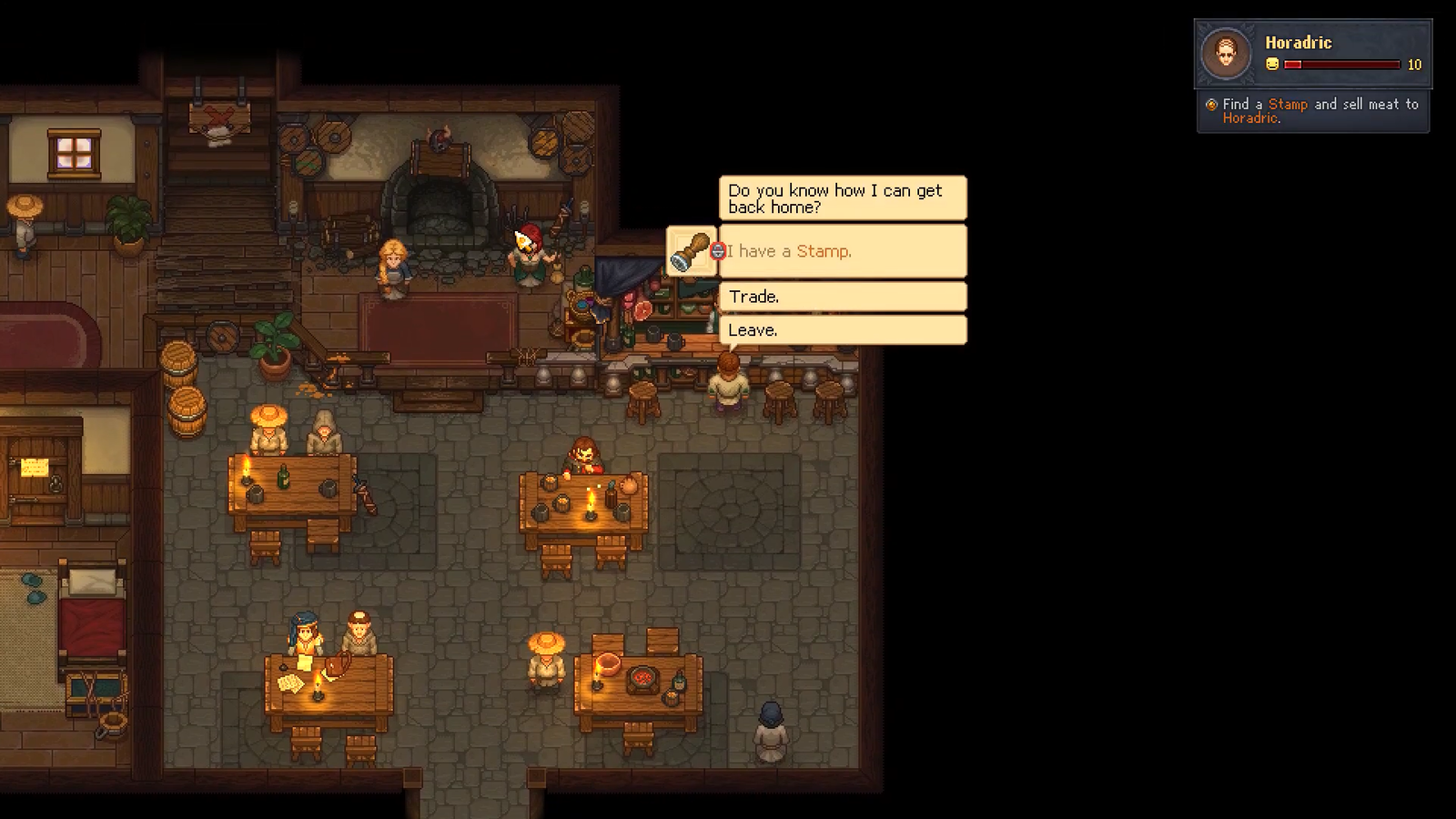Click the Stamp item icon beside the dialog

[693, 252]
